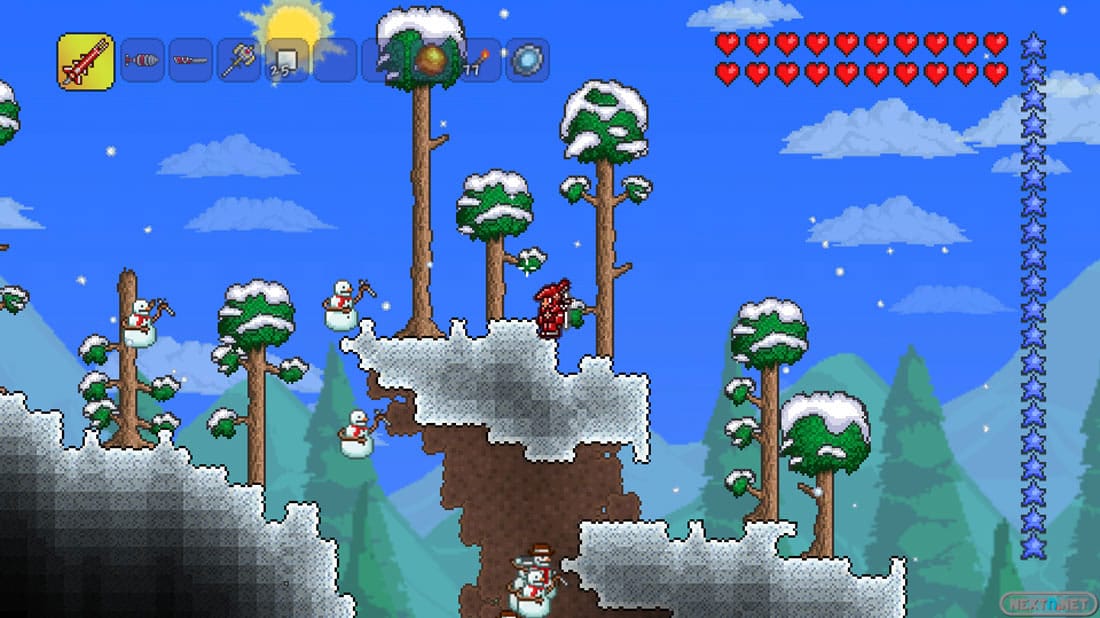Select the thin red blade hotbar slot
This screenshot has width=1100, height=618.
(x=190, y=60)
